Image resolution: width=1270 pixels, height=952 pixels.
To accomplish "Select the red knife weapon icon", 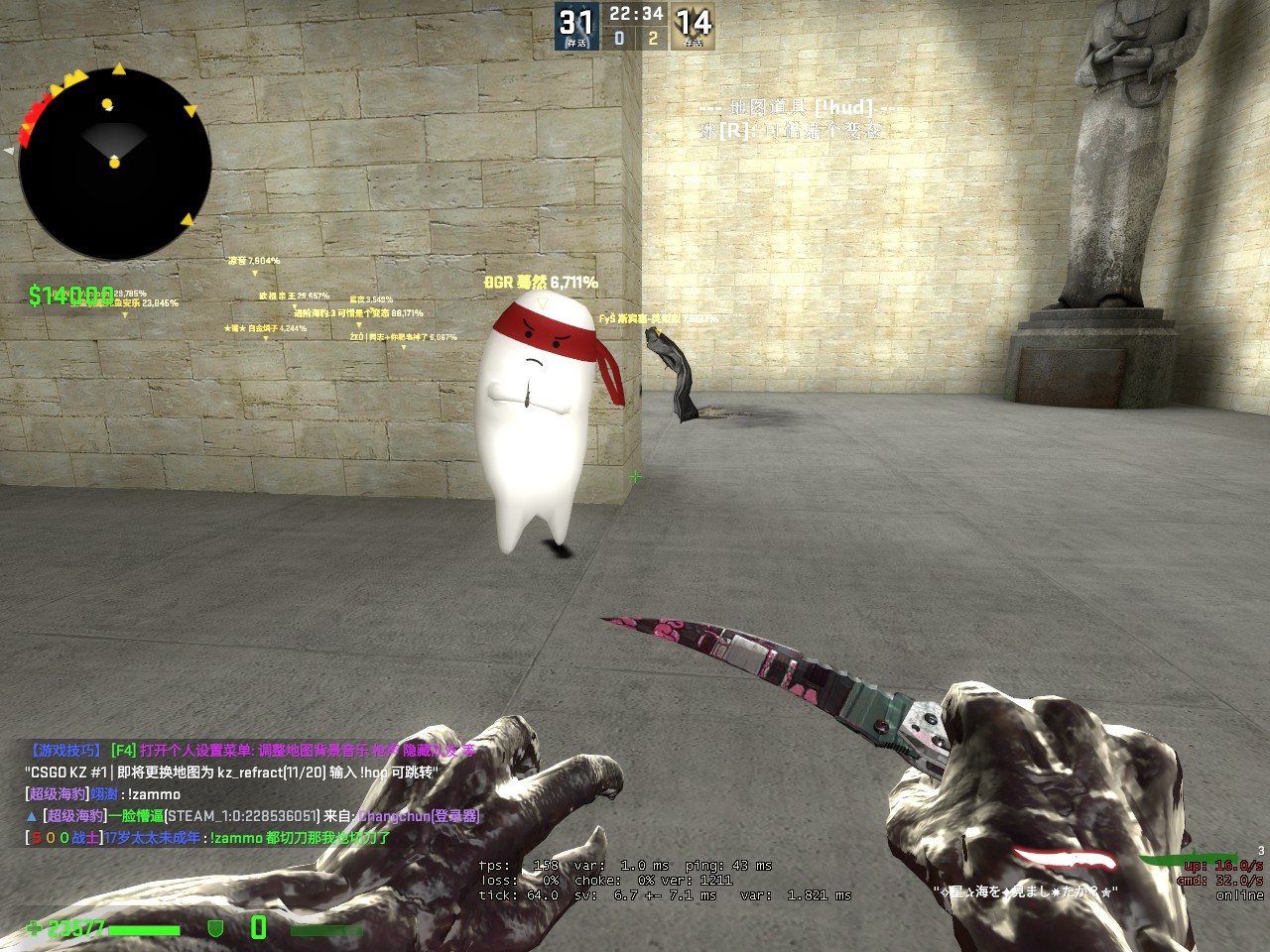I will (x=1064, y=860).
